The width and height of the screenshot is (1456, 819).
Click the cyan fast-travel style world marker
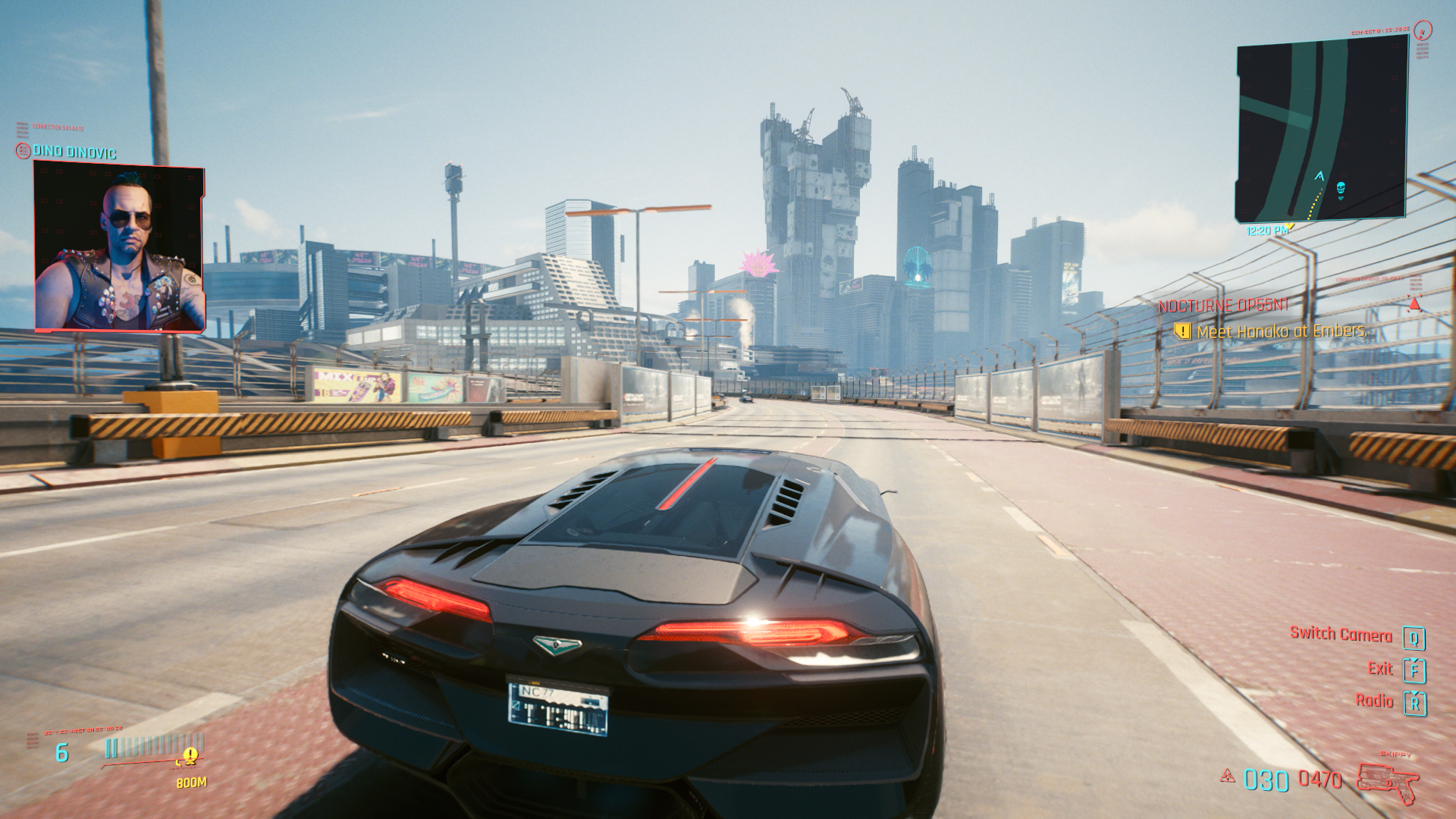point(918,265)
